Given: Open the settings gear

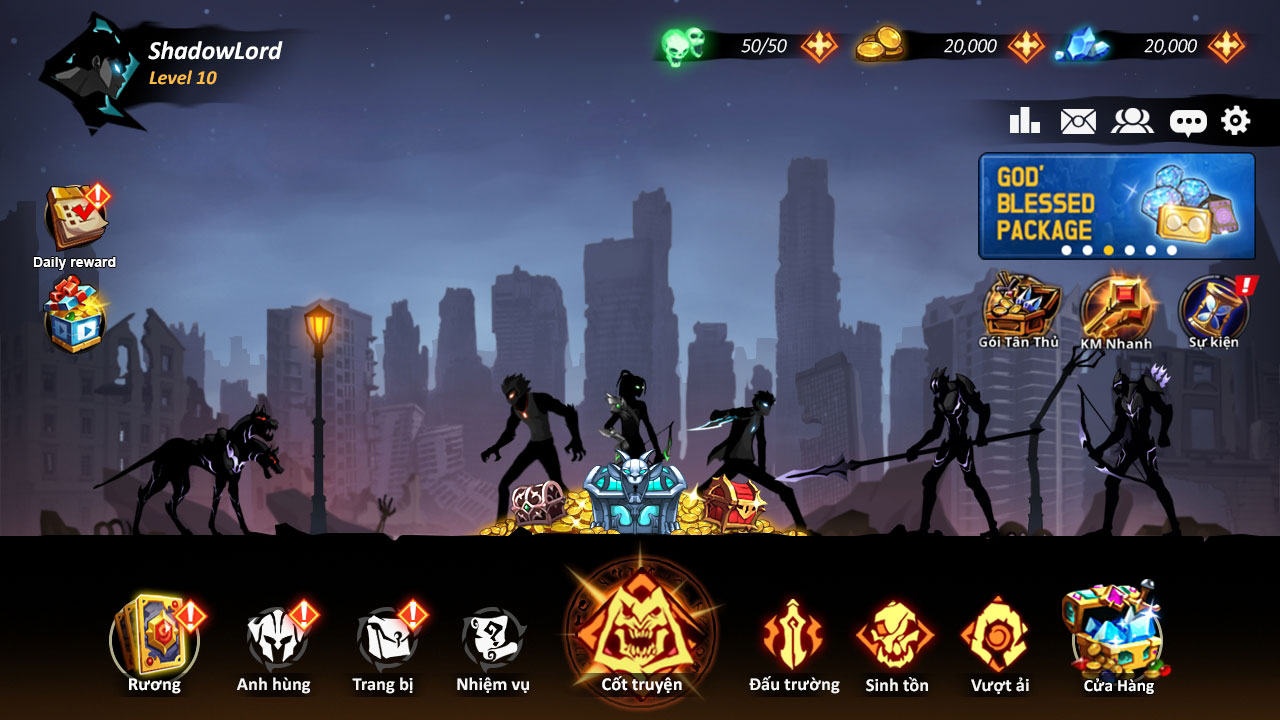Looking at the screenshot, I should [1236, 121].
